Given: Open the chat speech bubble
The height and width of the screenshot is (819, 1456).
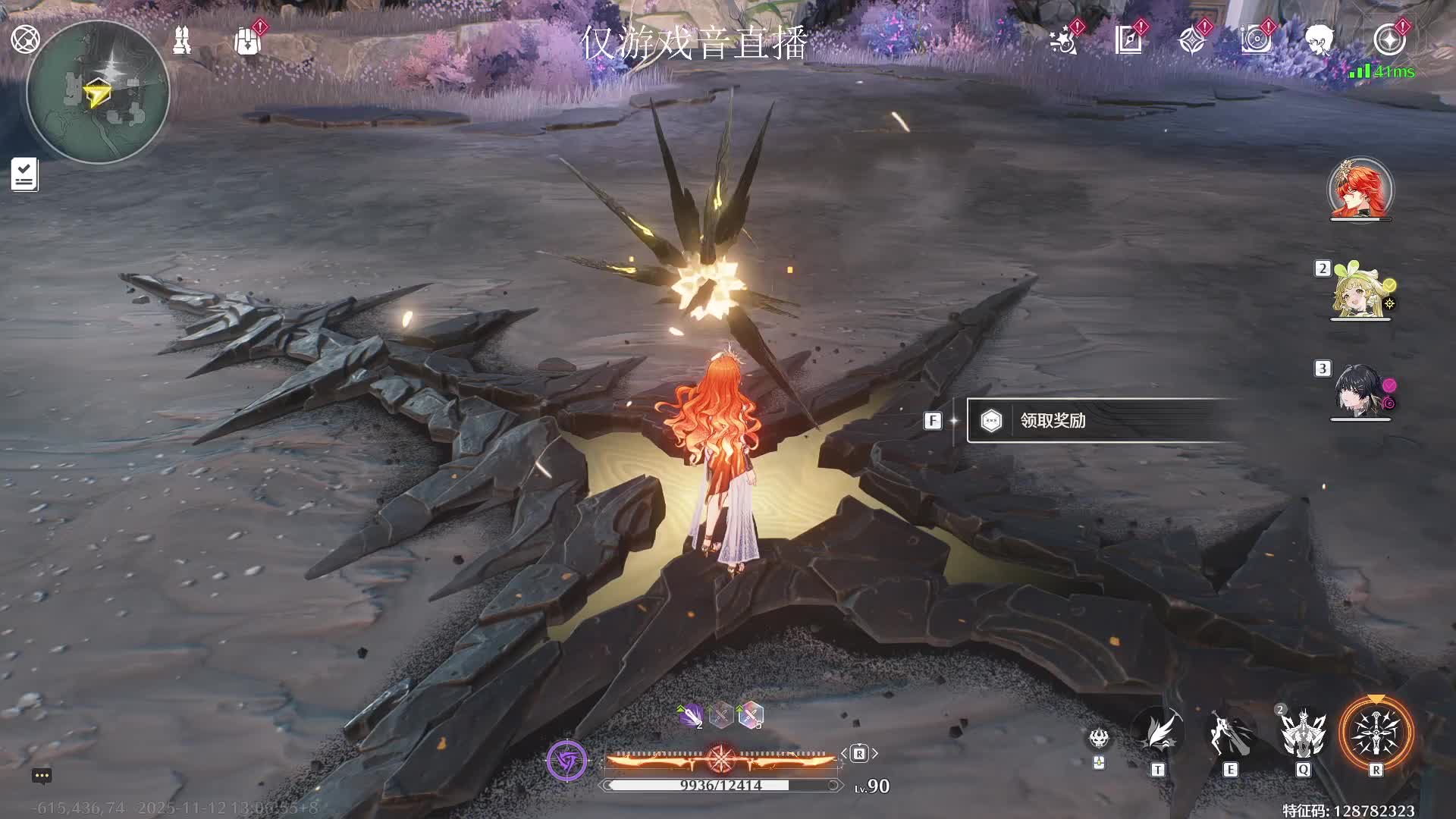Looking at the screenshot, I should coord(42,776).
